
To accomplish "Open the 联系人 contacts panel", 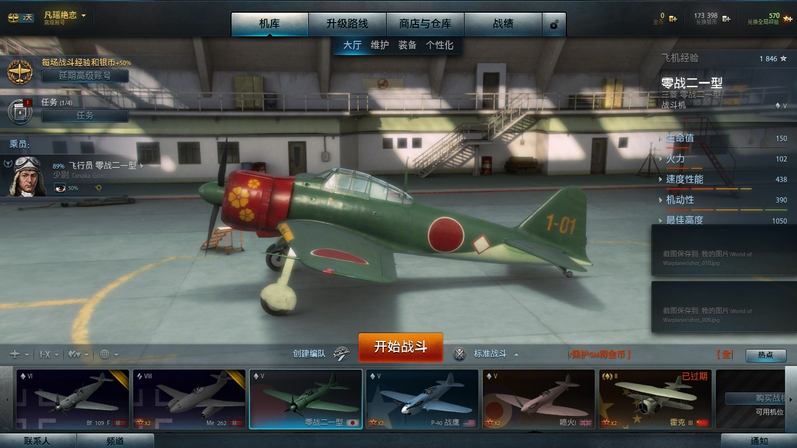I will point(36,441).
